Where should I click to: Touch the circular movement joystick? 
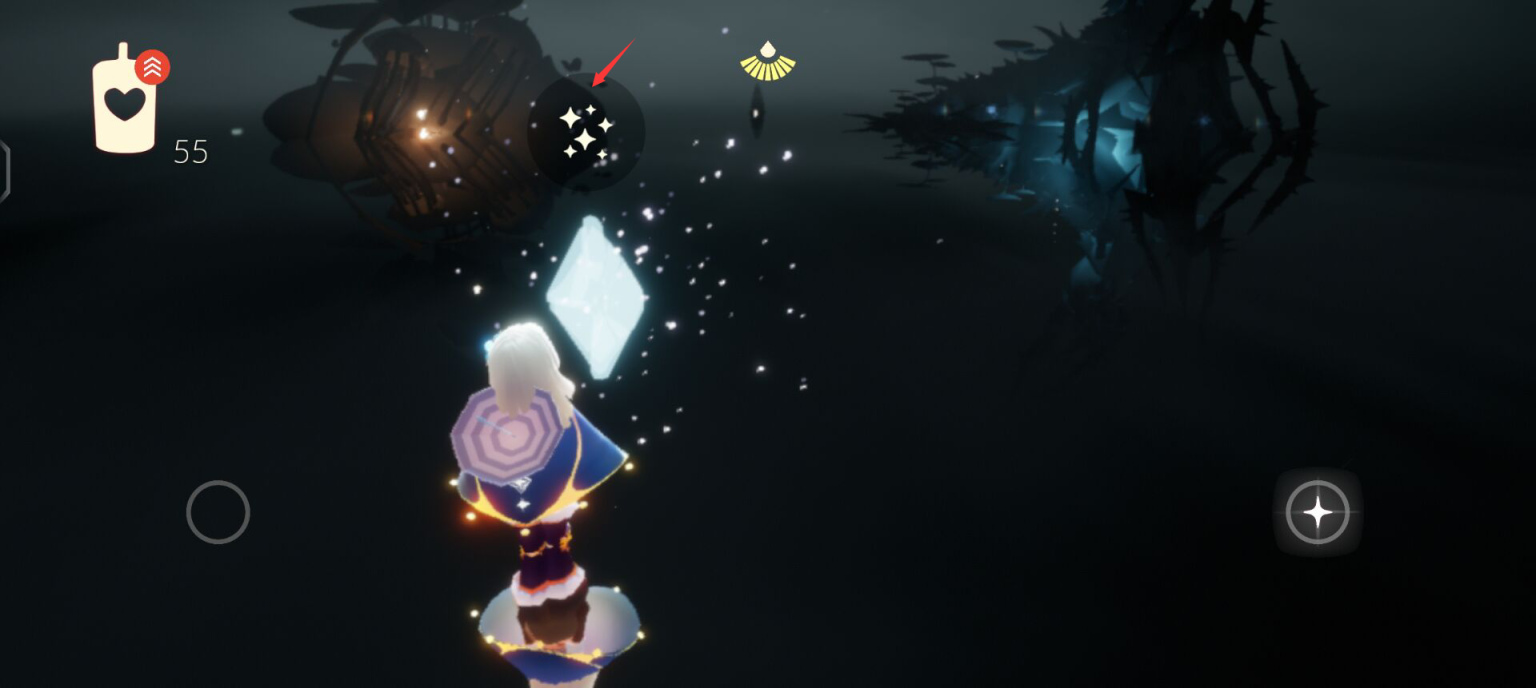218,512
